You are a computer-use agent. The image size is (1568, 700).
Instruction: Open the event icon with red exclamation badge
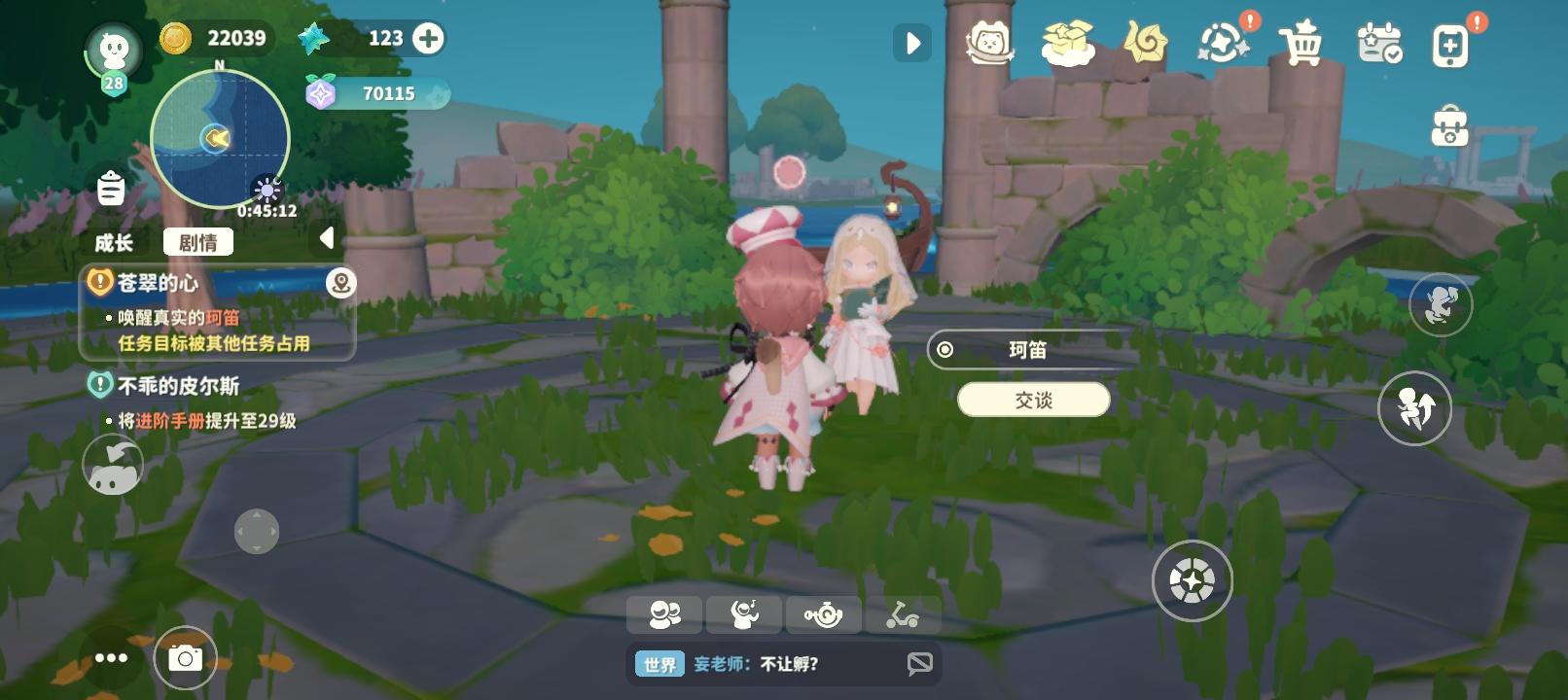pos(1224,44)
